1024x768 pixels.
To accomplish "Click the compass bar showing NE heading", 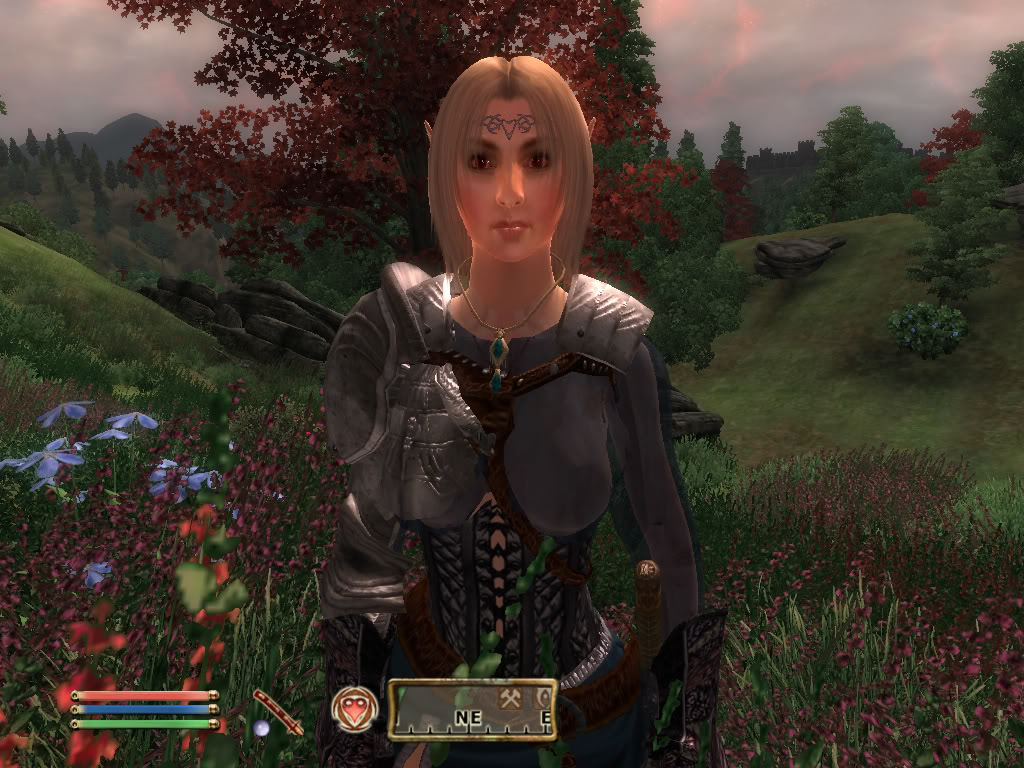I will coord(472,710).
